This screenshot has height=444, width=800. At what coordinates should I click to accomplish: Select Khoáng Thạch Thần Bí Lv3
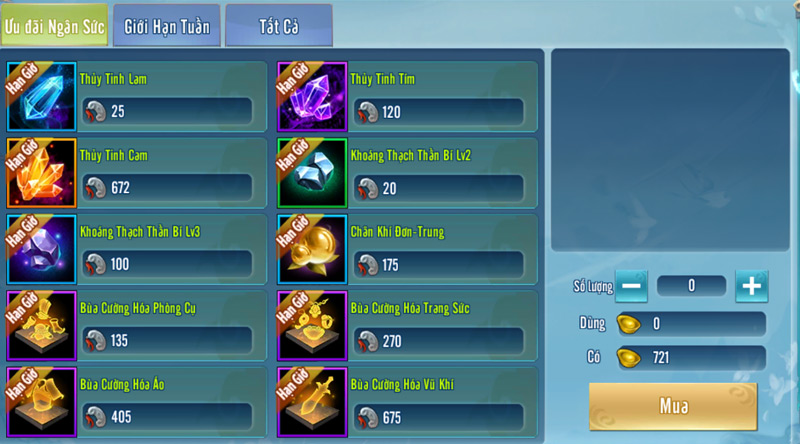136,250
